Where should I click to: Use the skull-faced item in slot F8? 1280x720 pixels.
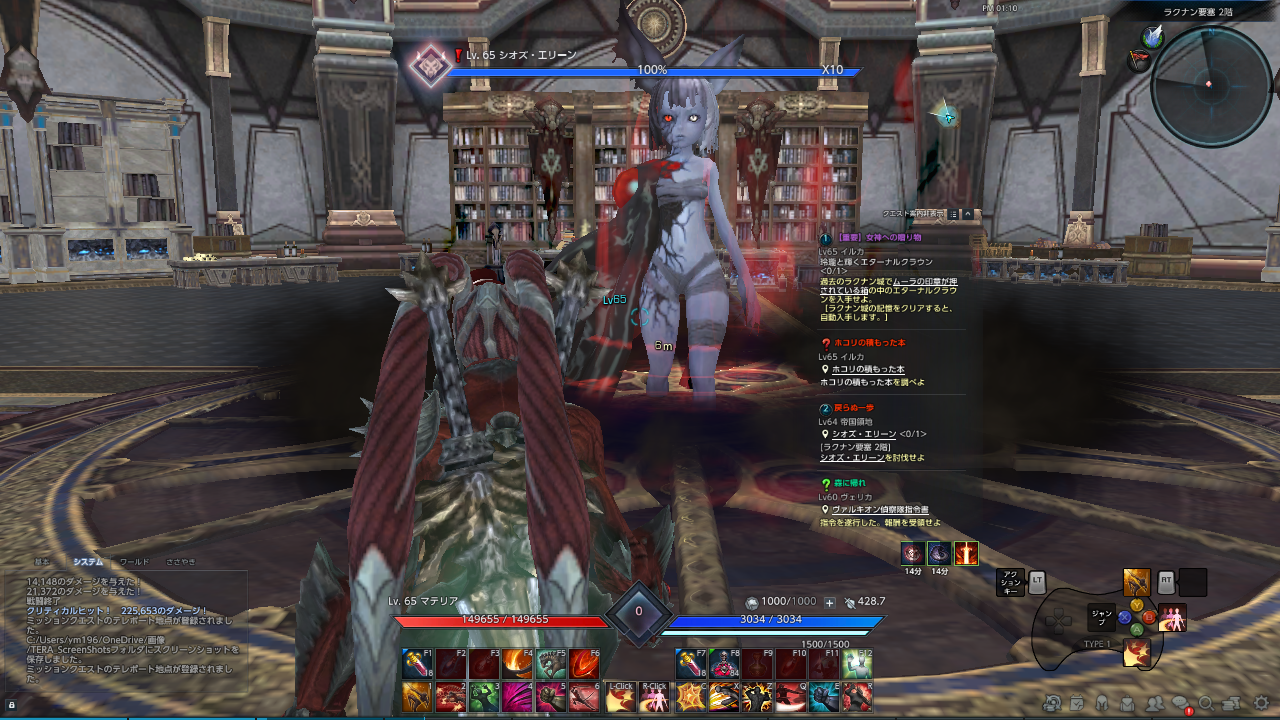(x=722, y=664)
